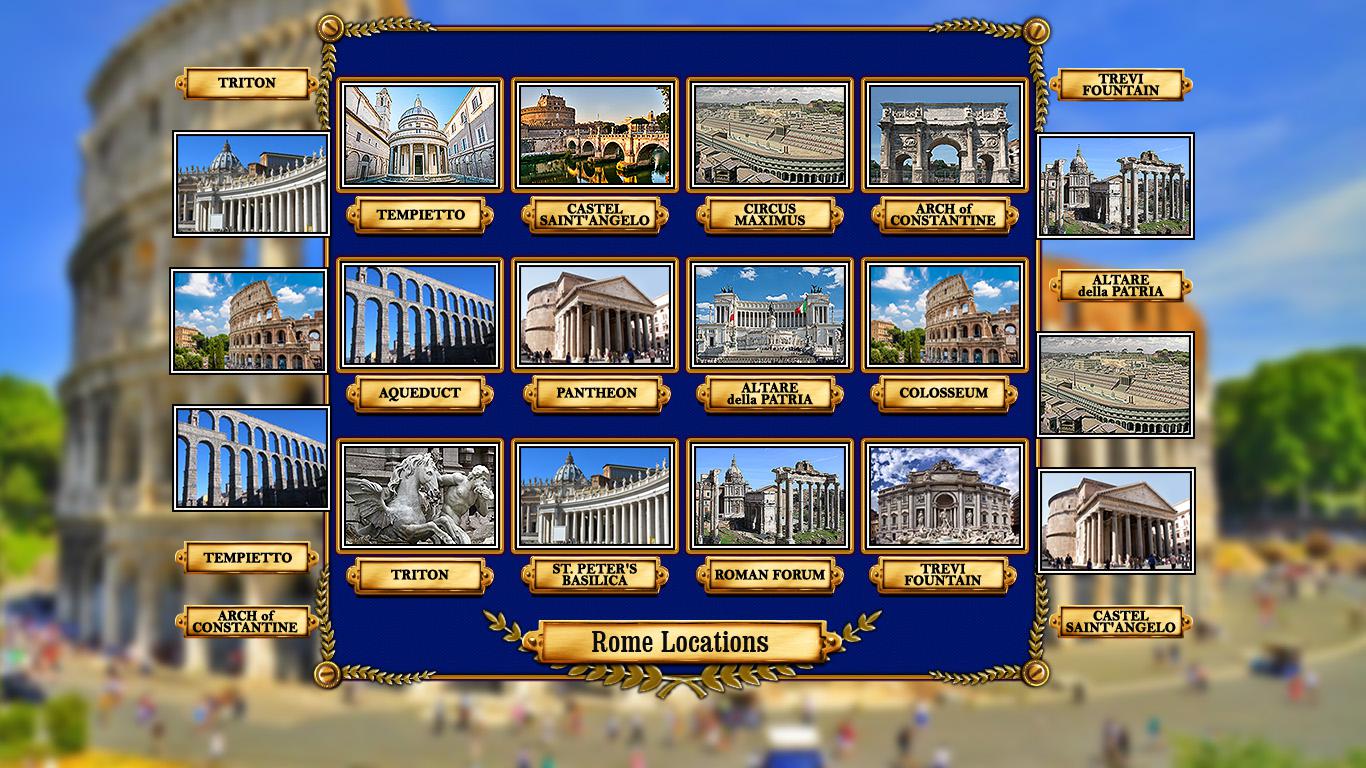The height and width of the screenshot is (768, 1366).
Task: Choose the PANTHEON name plate
Action: pyautogui.click(x=595, y=394)
